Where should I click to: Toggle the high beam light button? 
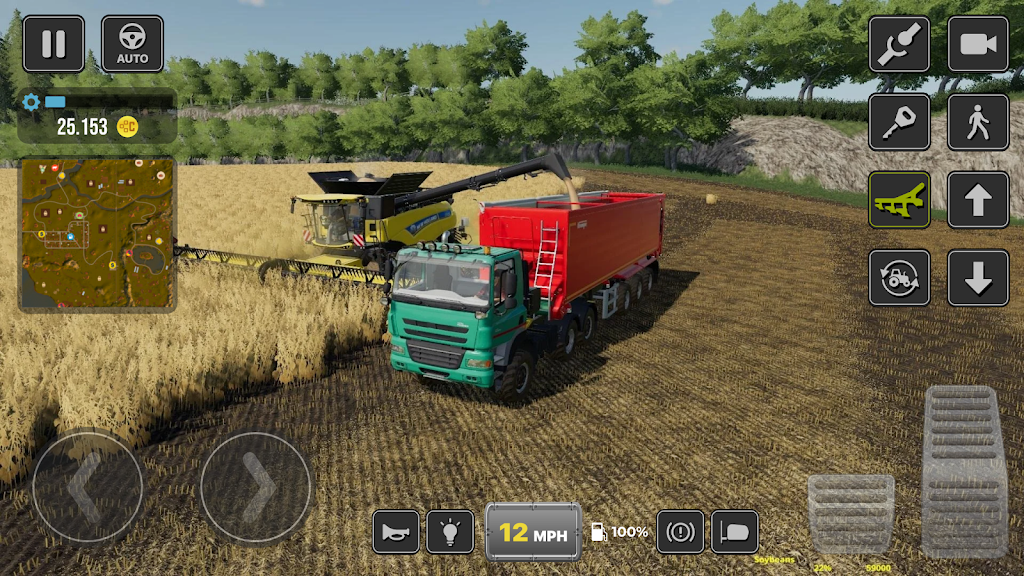735,532
